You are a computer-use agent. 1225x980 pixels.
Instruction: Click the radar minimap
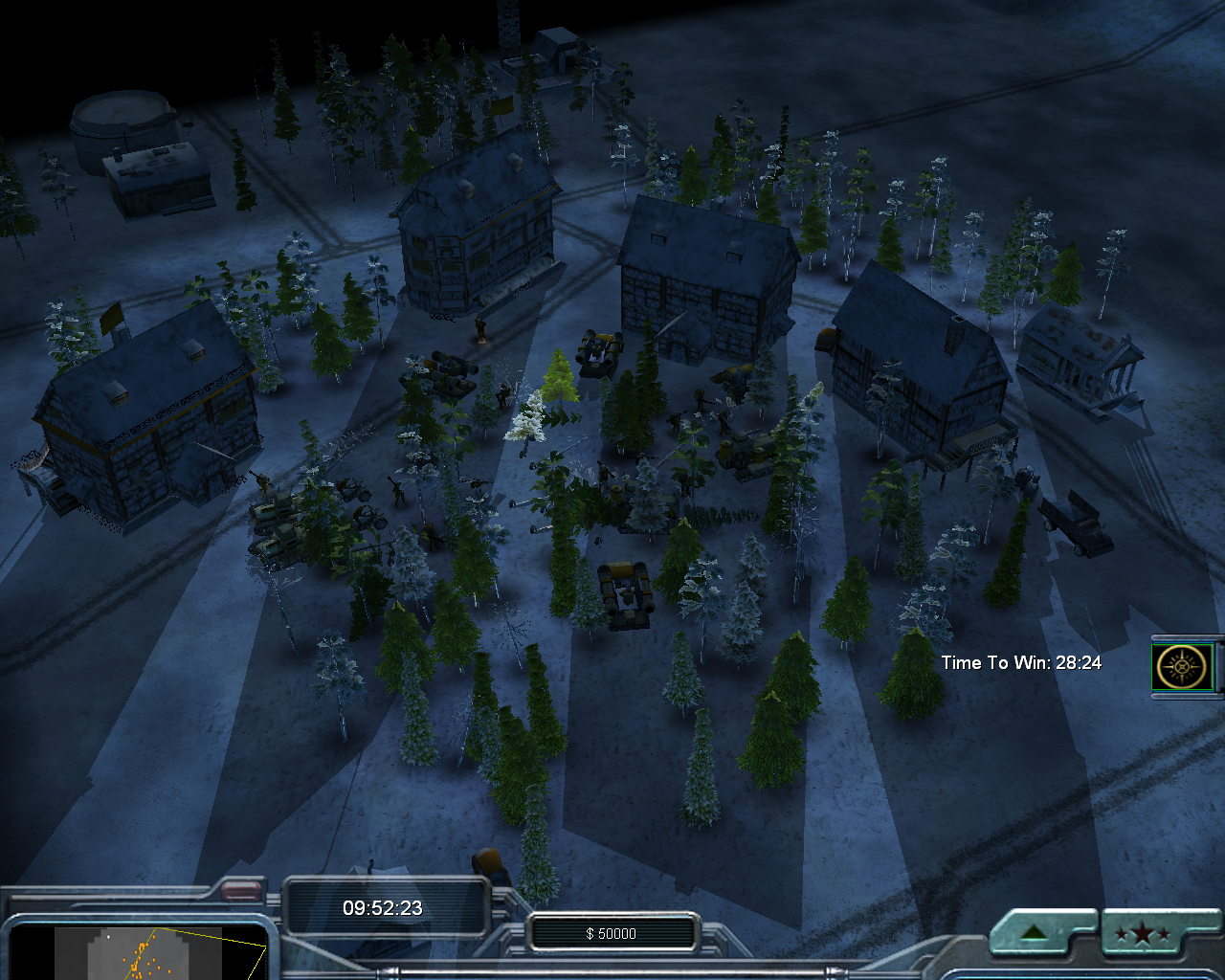pos(139,952)
